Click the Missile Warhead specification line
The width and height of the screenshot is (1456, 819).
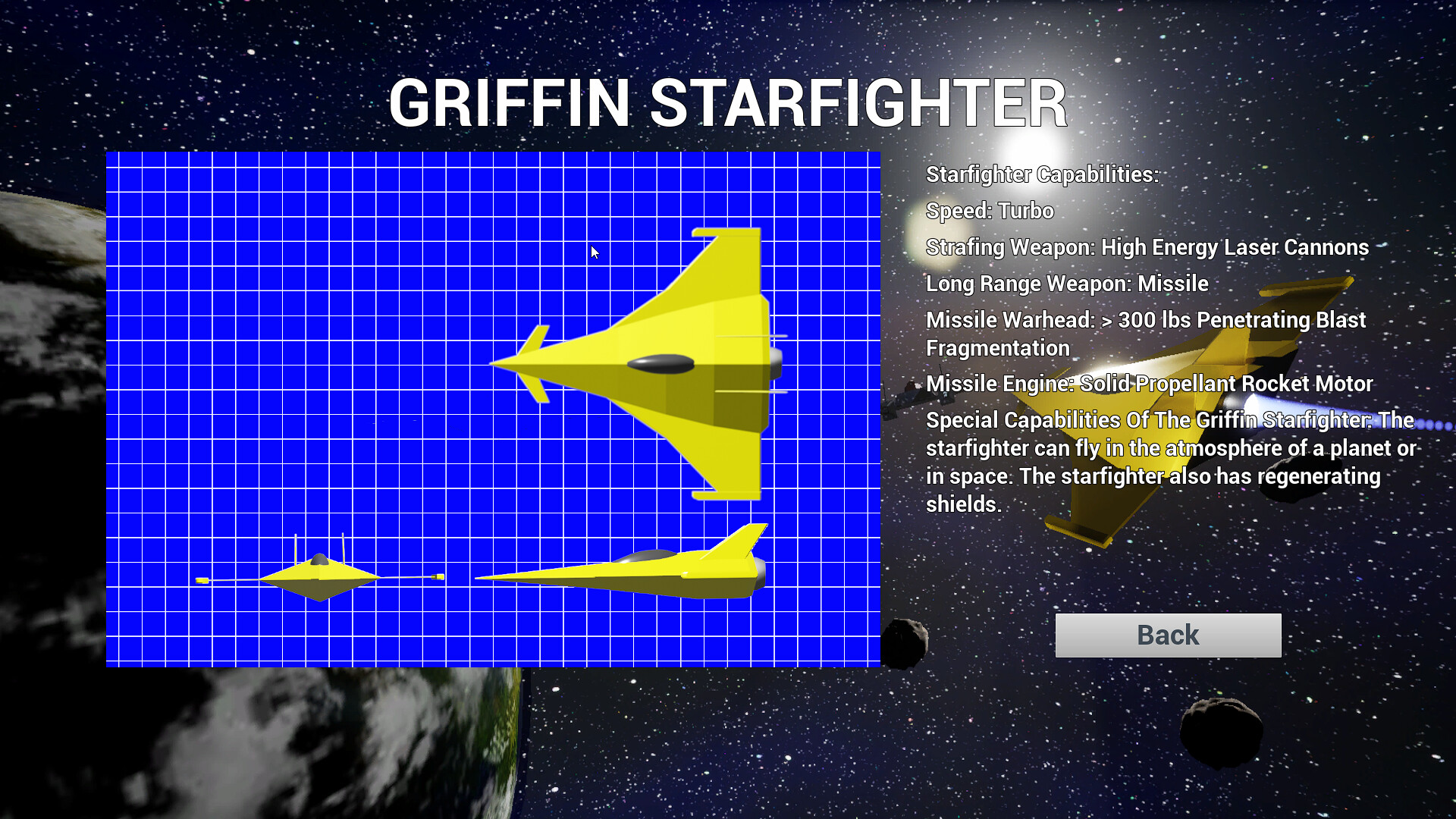pos(1145,320)
